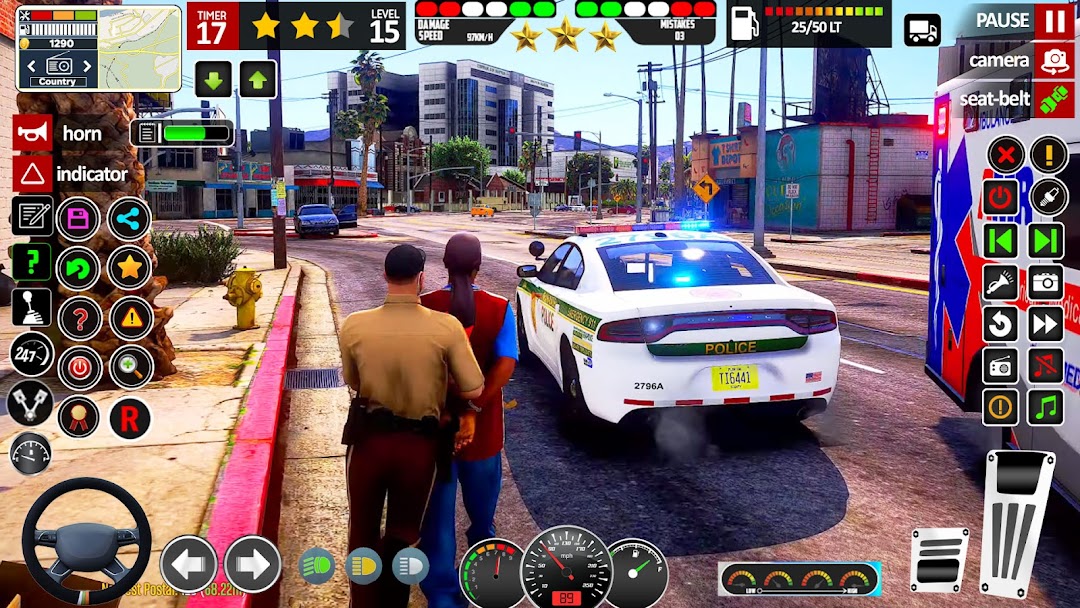Screen dimensions: 1080x608
Task: Click the pink save disk icon
Action: tap(78, 219)
